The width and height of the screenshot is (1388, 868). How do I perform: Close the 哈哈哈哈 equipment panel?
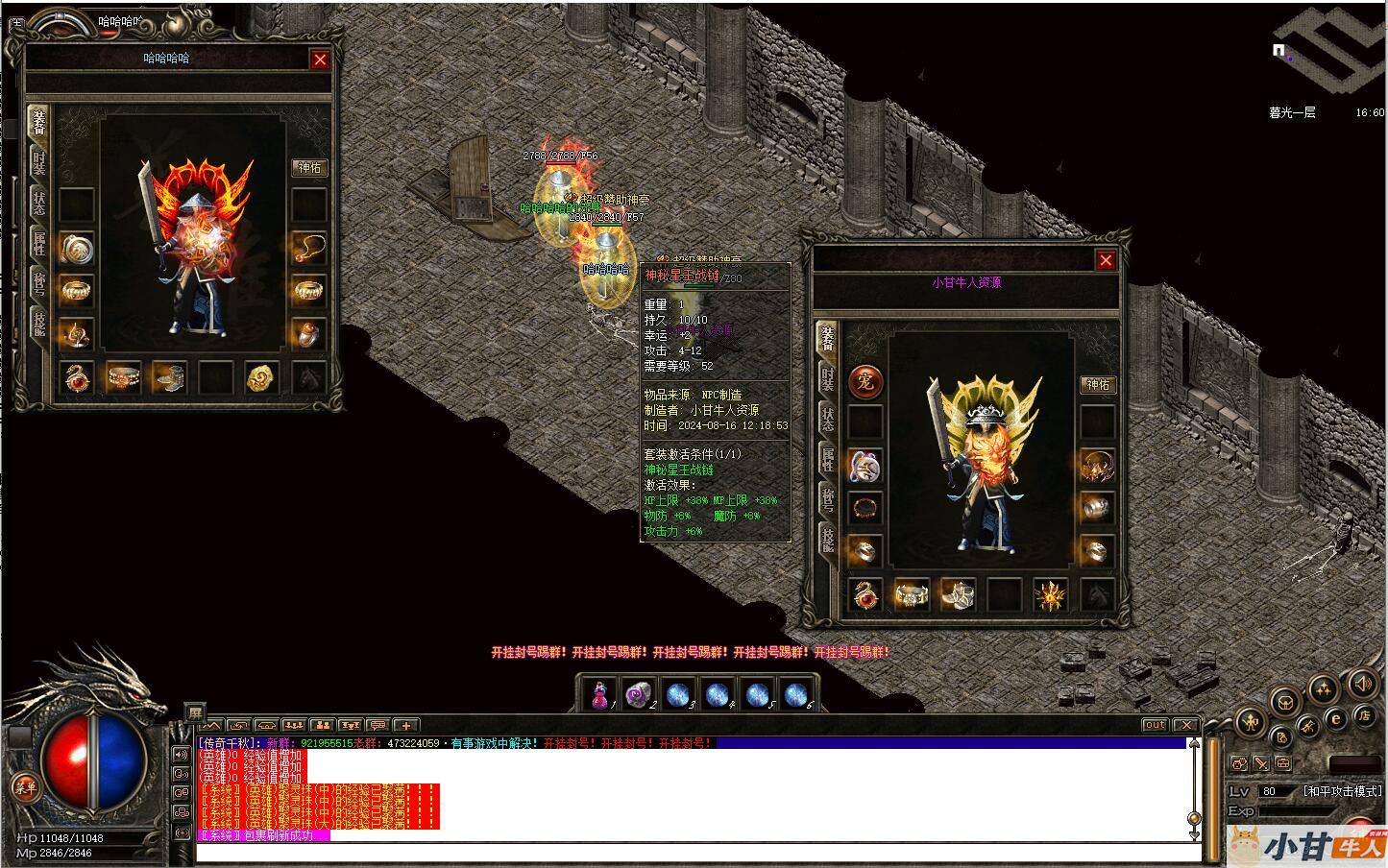click(x=320, y=60)
